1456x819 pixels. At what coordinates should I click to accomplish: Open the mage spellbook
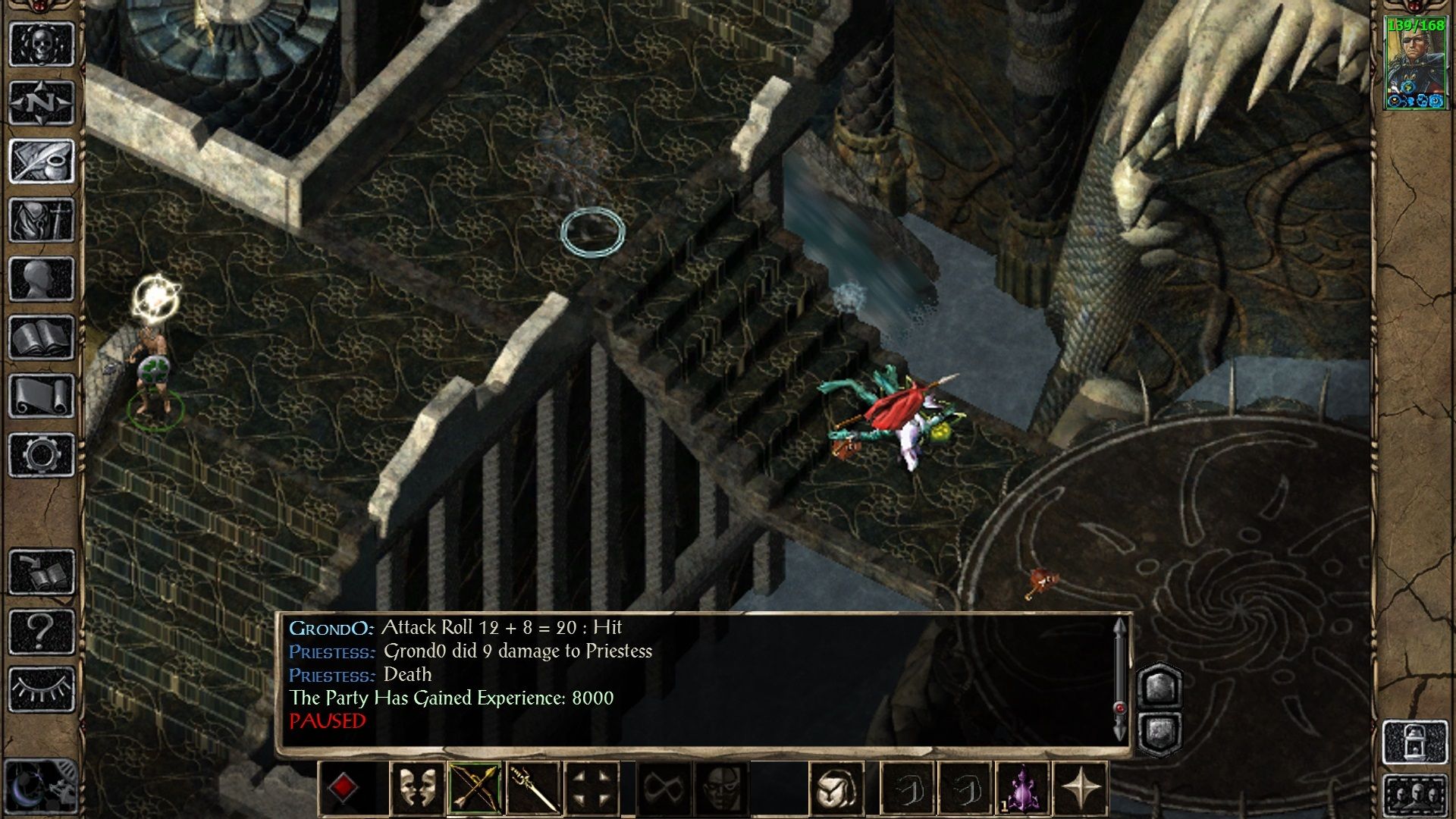pyautogui.click(x=42, y=337)
